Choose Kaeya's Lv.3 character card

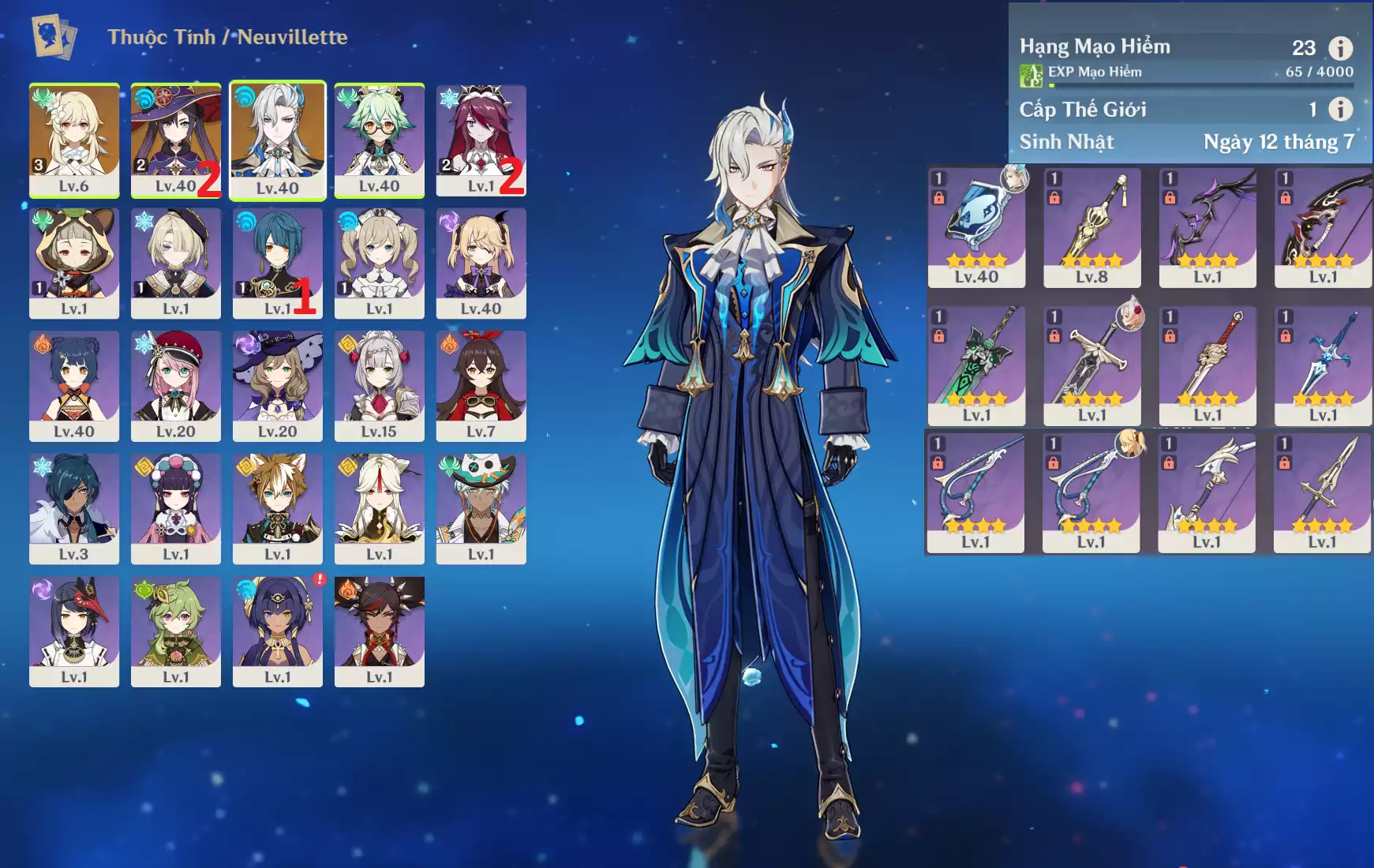[x=74, y=508]
